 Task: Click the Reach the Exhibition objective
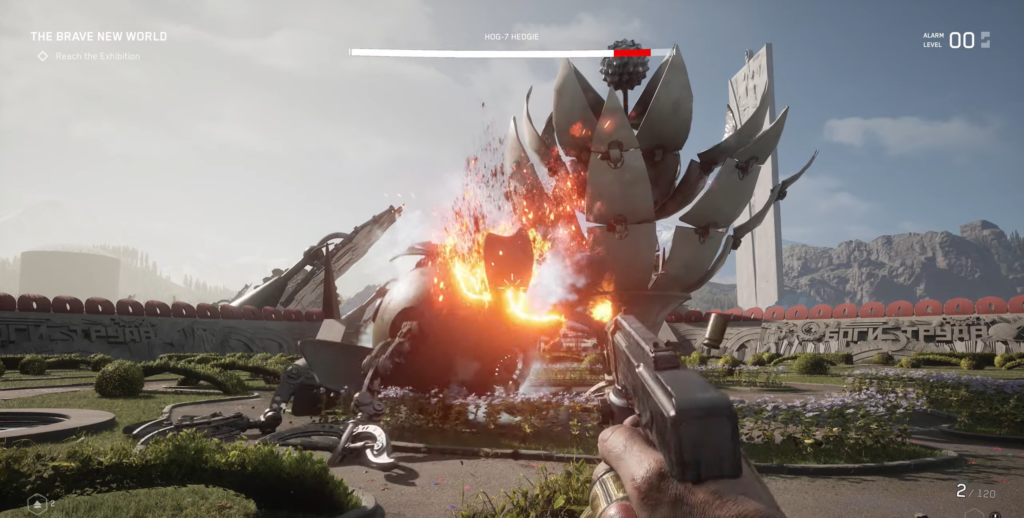pyautogui.click(x=97, y=56)
